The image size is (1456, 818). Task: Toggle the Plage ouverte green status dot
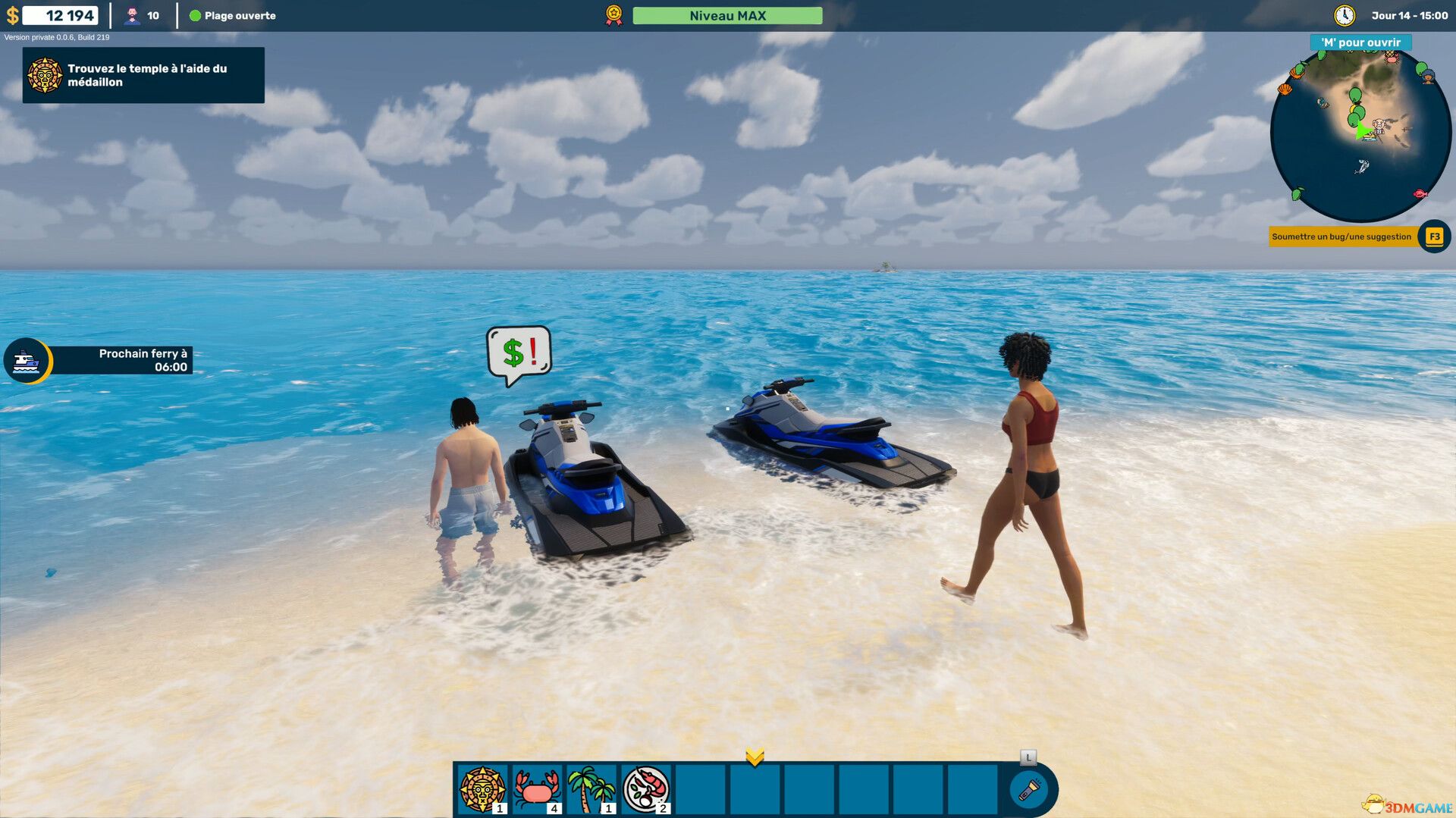coord(196,14)
